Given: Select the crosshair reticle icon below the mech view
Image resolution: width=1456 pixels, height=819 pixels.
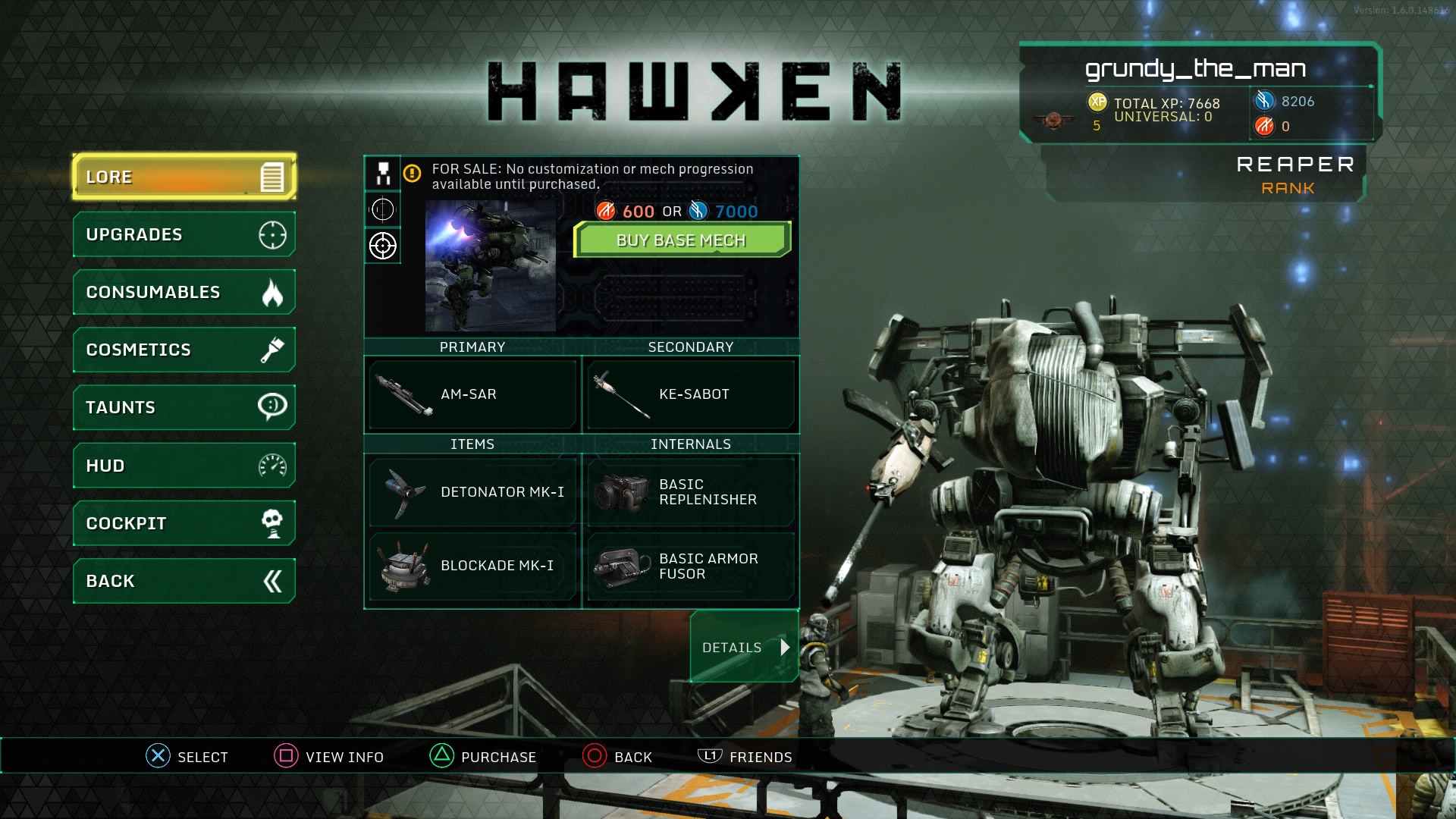Looking at the screenshot, I should [x=381, y=209].
